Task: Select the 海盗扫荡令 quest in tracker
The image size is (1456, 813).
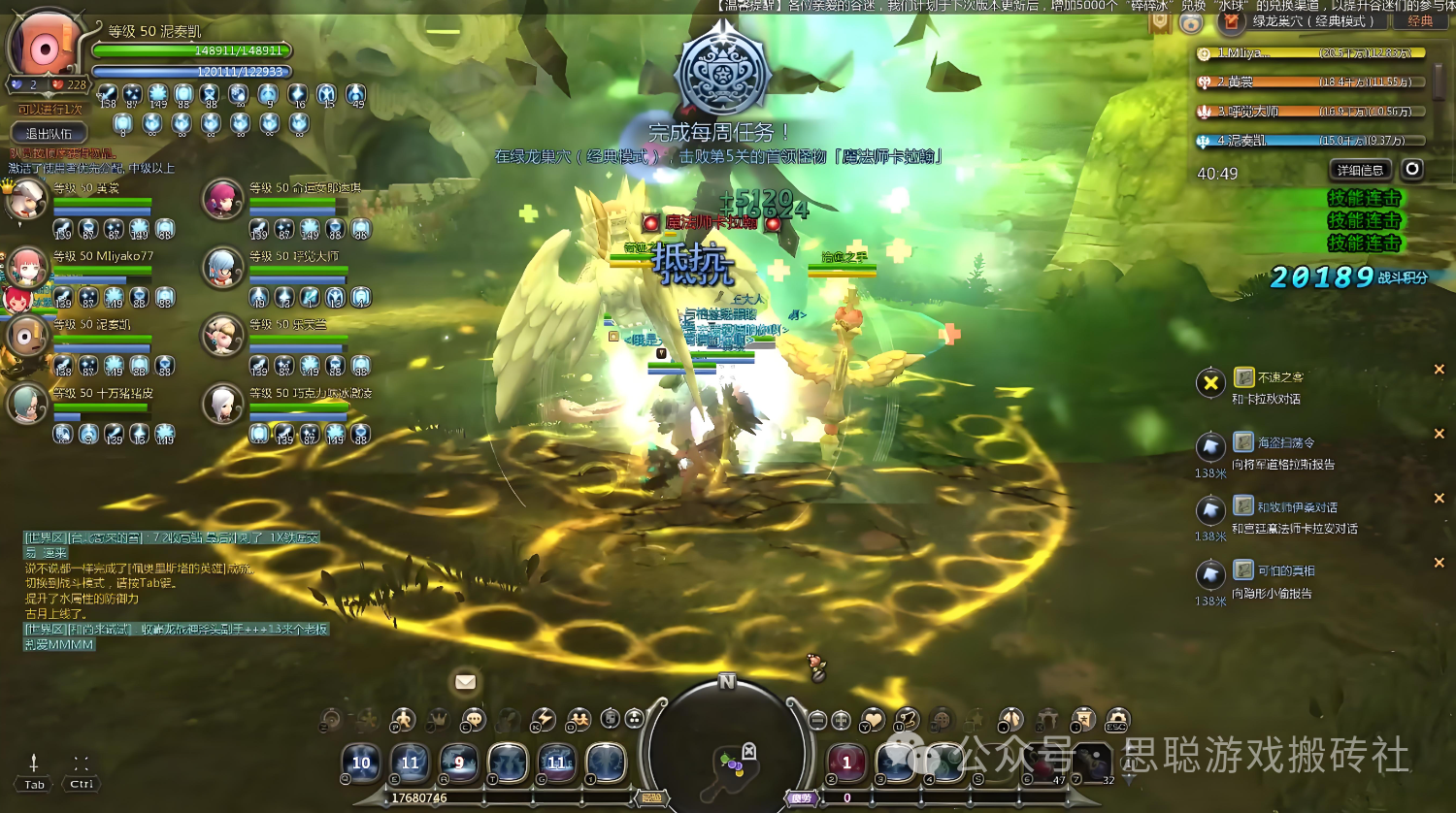Action: pos(1286,442)
